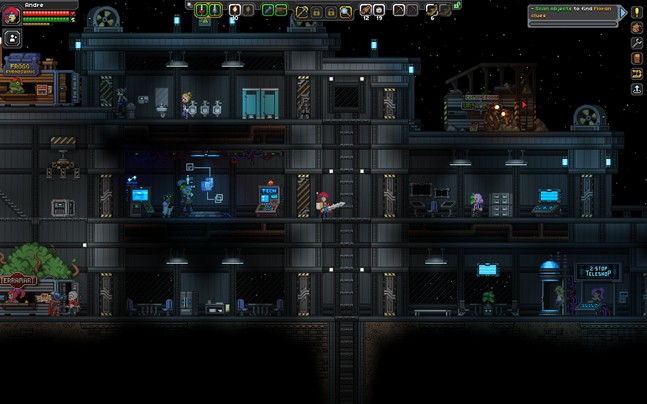The height and width of the screenshot is (404, 647).
Task: Select the bandage hotbar slot
Action: click(x=366, y=10)
